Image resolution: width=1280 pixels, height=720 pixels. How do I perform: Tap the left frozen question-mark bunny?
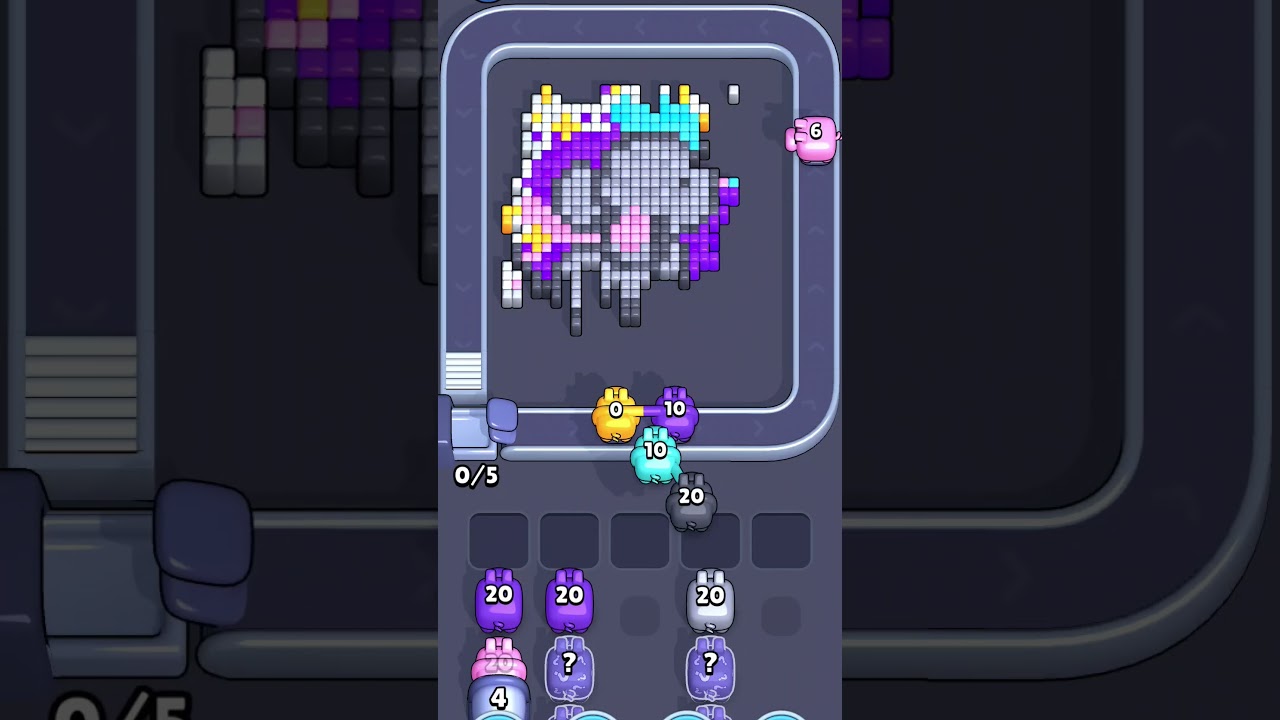pos(568,668)
